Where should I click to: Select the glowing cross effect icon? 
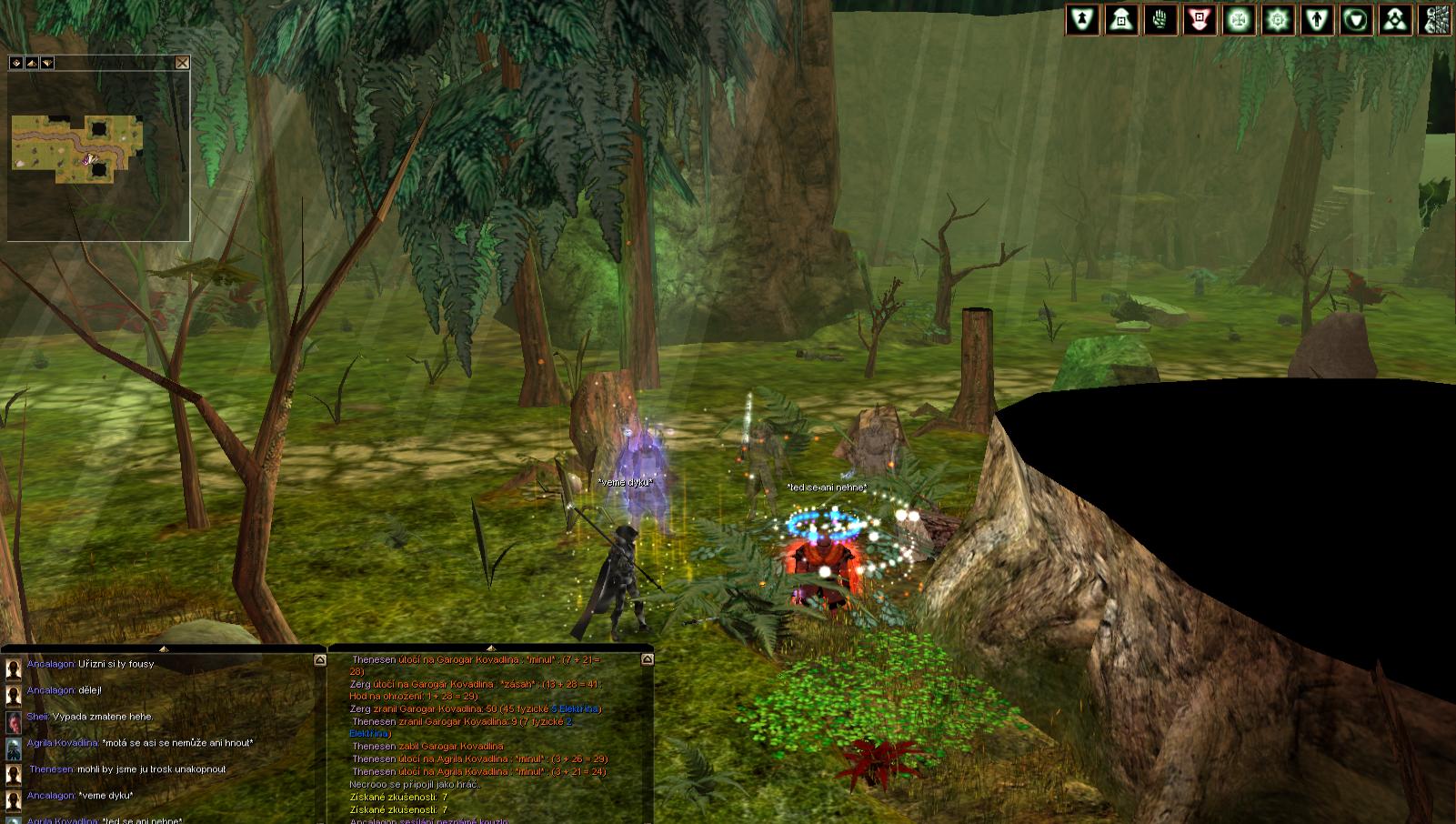click(x=1239, y=19)
